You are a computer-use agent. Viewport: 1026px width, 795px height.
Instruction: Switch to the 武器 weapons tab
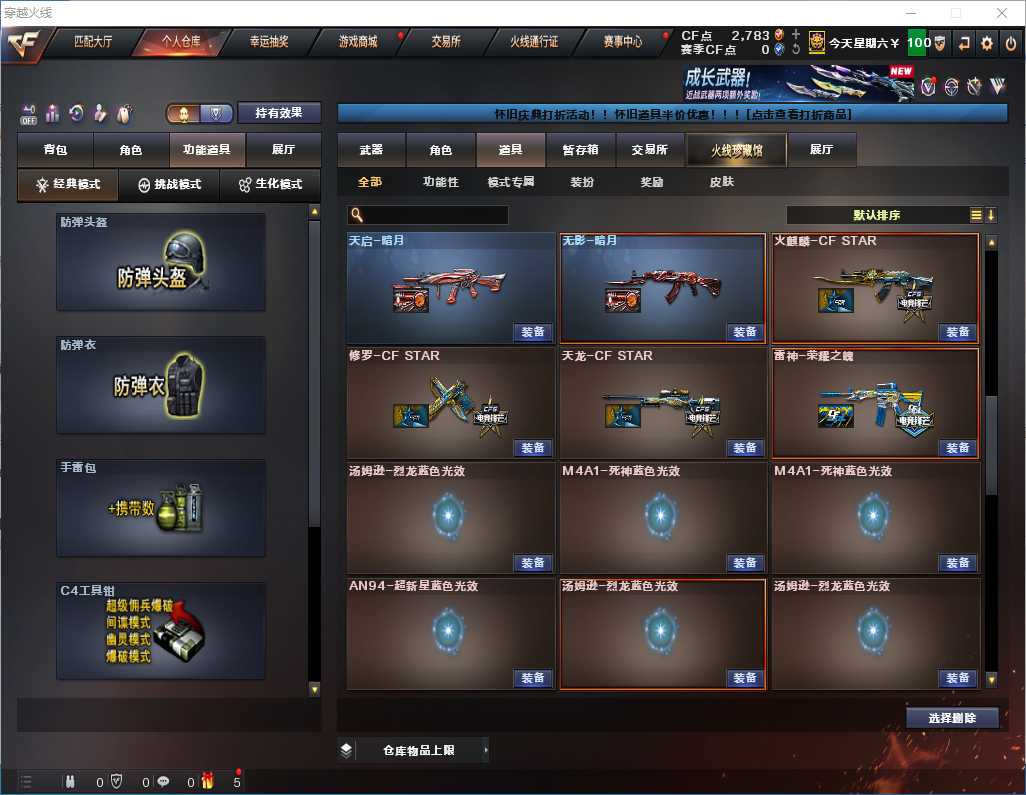click(371, 150)
